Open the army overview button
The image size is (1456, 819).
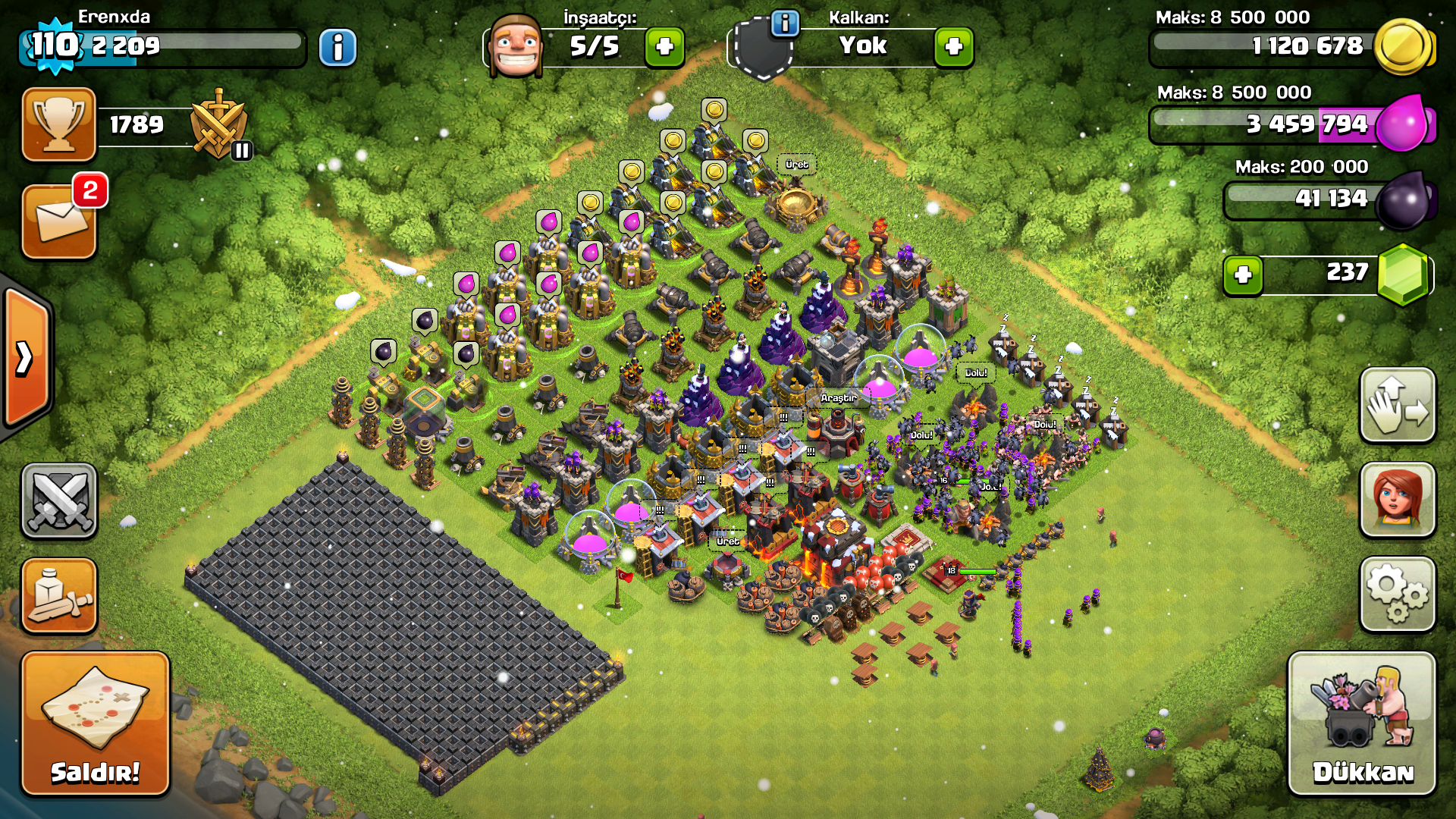click(59, 595)
